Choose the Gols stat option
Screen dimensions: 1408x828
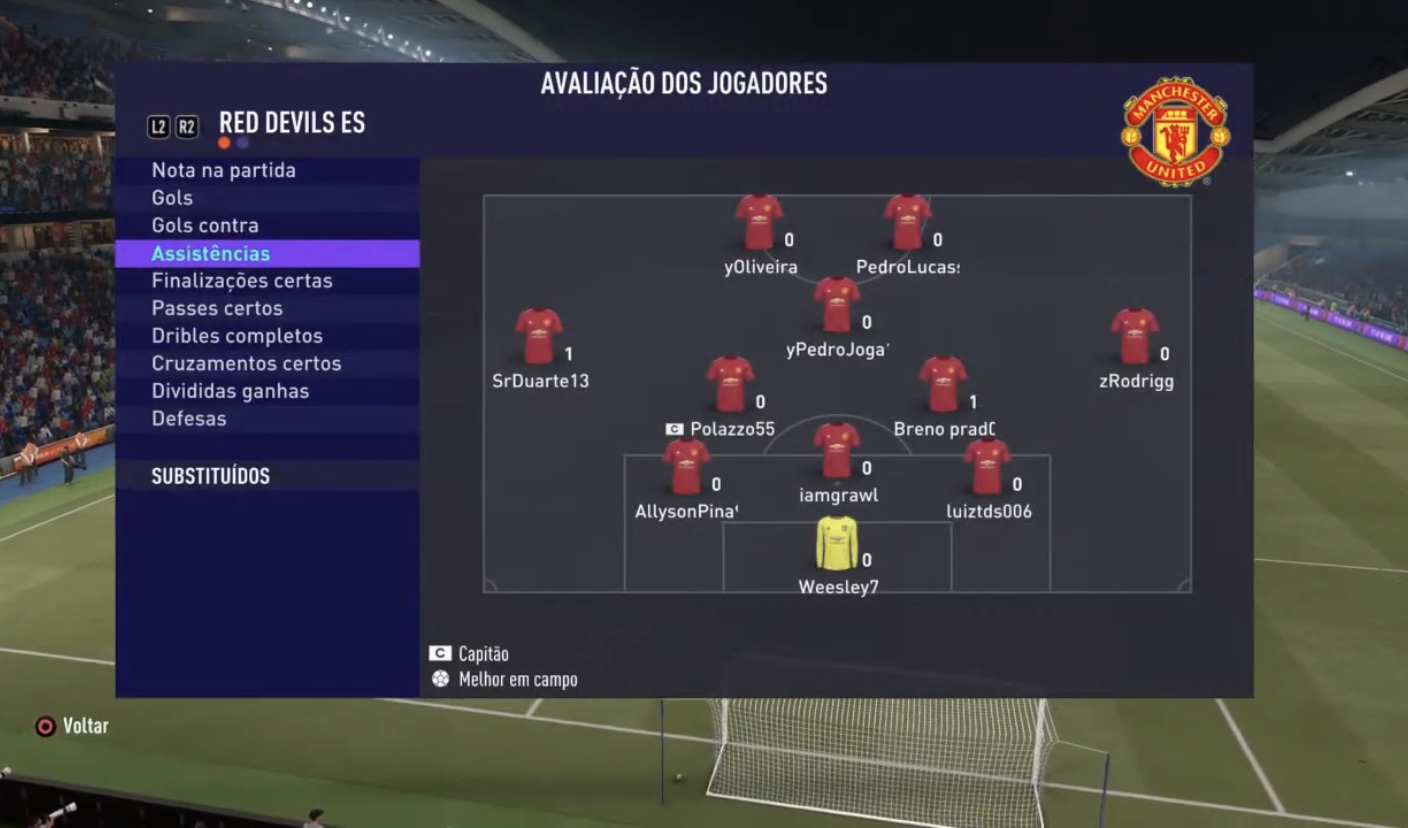point(172,198)
